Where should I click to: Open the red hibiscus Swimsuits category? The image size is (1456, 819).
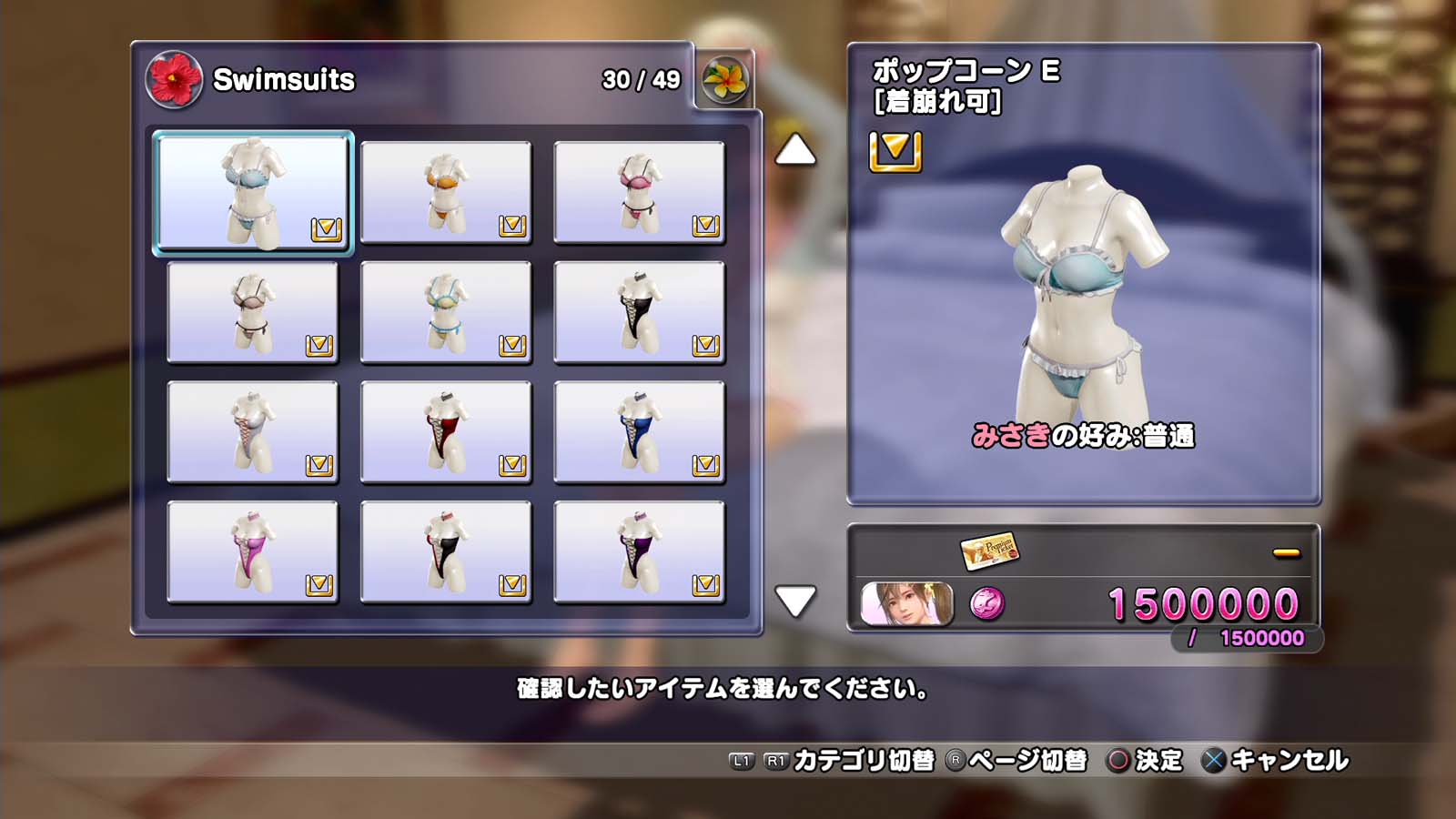(x=174, y=79)
